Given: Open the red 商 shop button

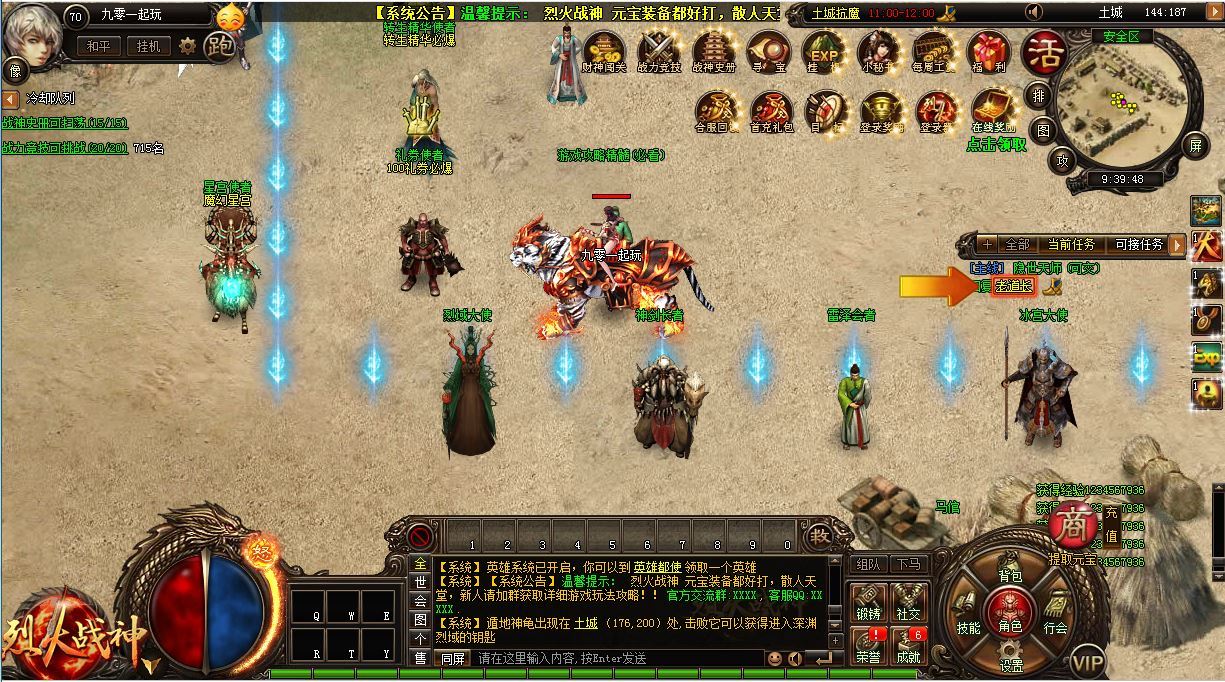Looking at the screenshot, I should (1072, 524).
